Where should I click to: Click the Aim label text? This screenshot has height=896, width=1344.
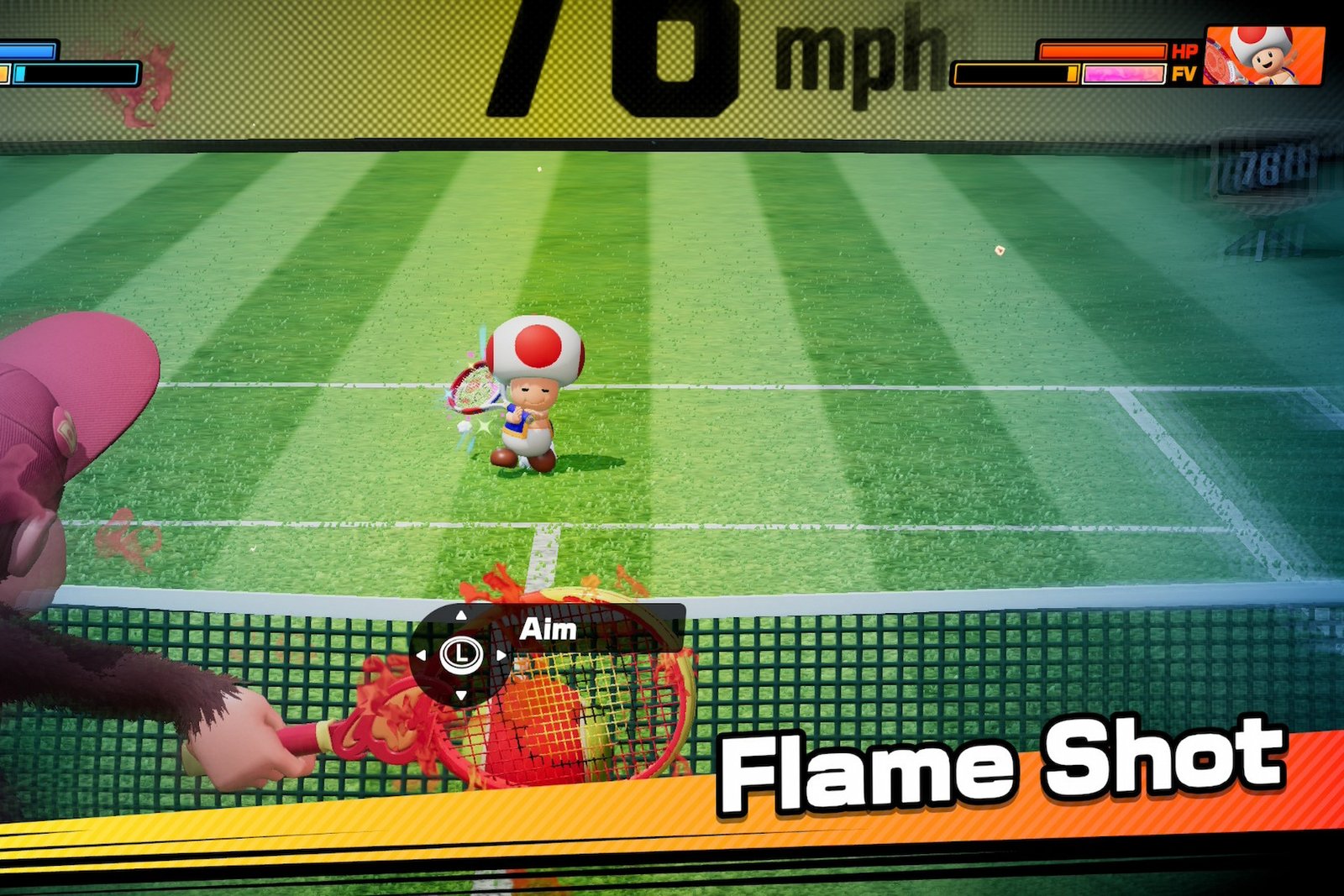click(550, 630)
